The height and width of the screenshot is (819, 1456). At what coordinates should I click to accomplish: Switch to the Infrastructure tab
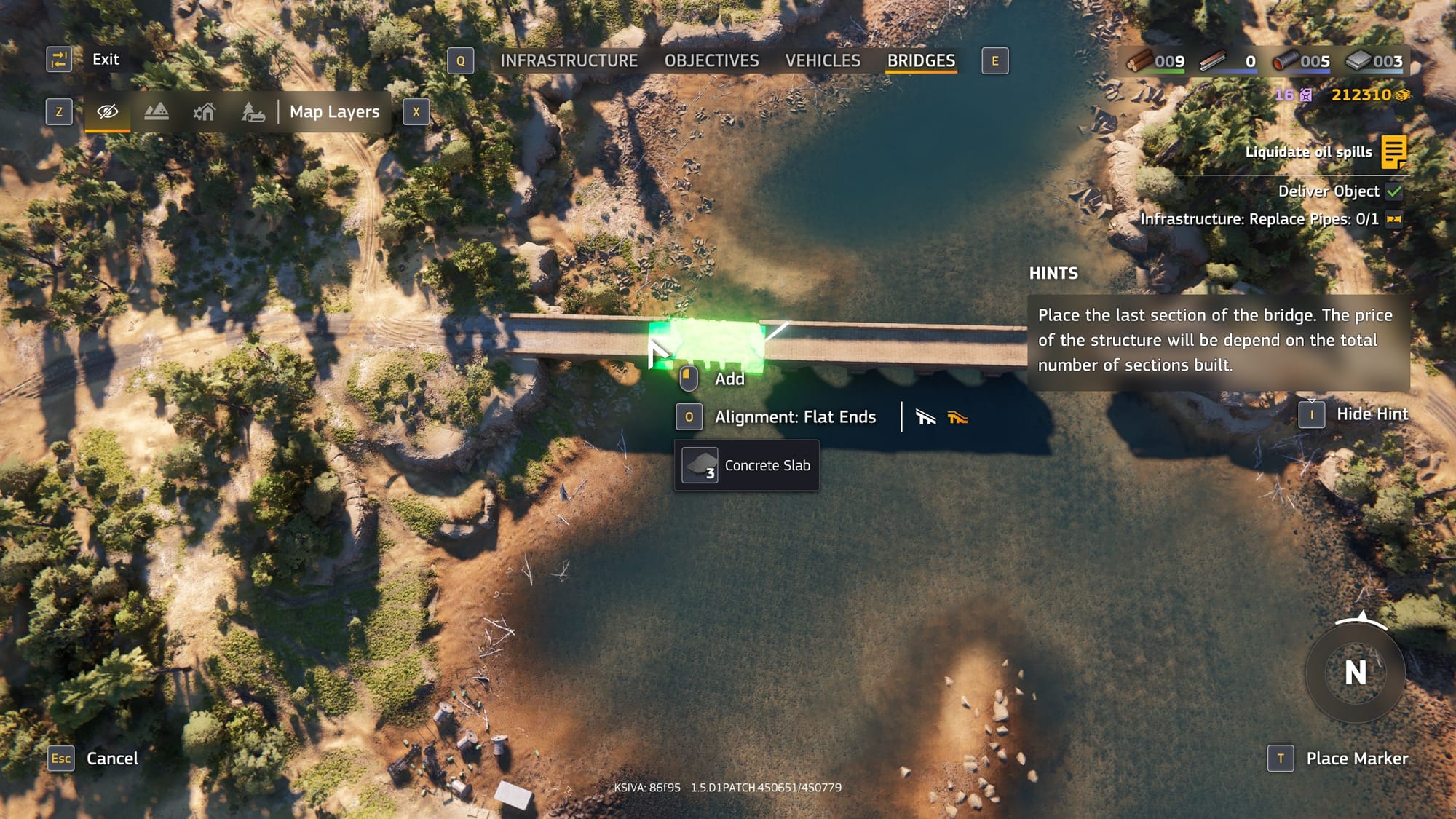point(569,61)
